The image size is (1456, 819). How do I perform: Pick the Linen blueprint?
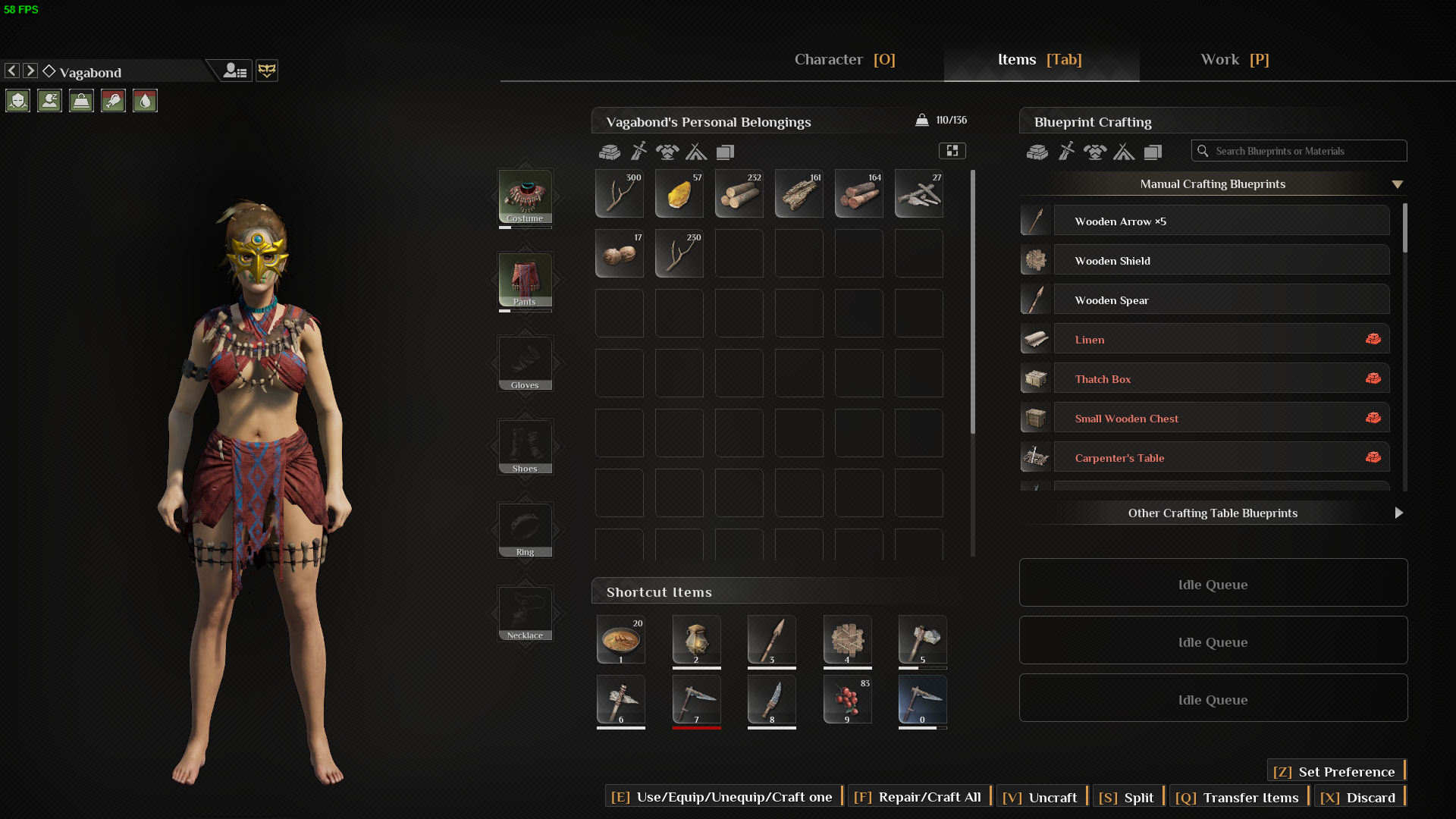coord(1221,340)
